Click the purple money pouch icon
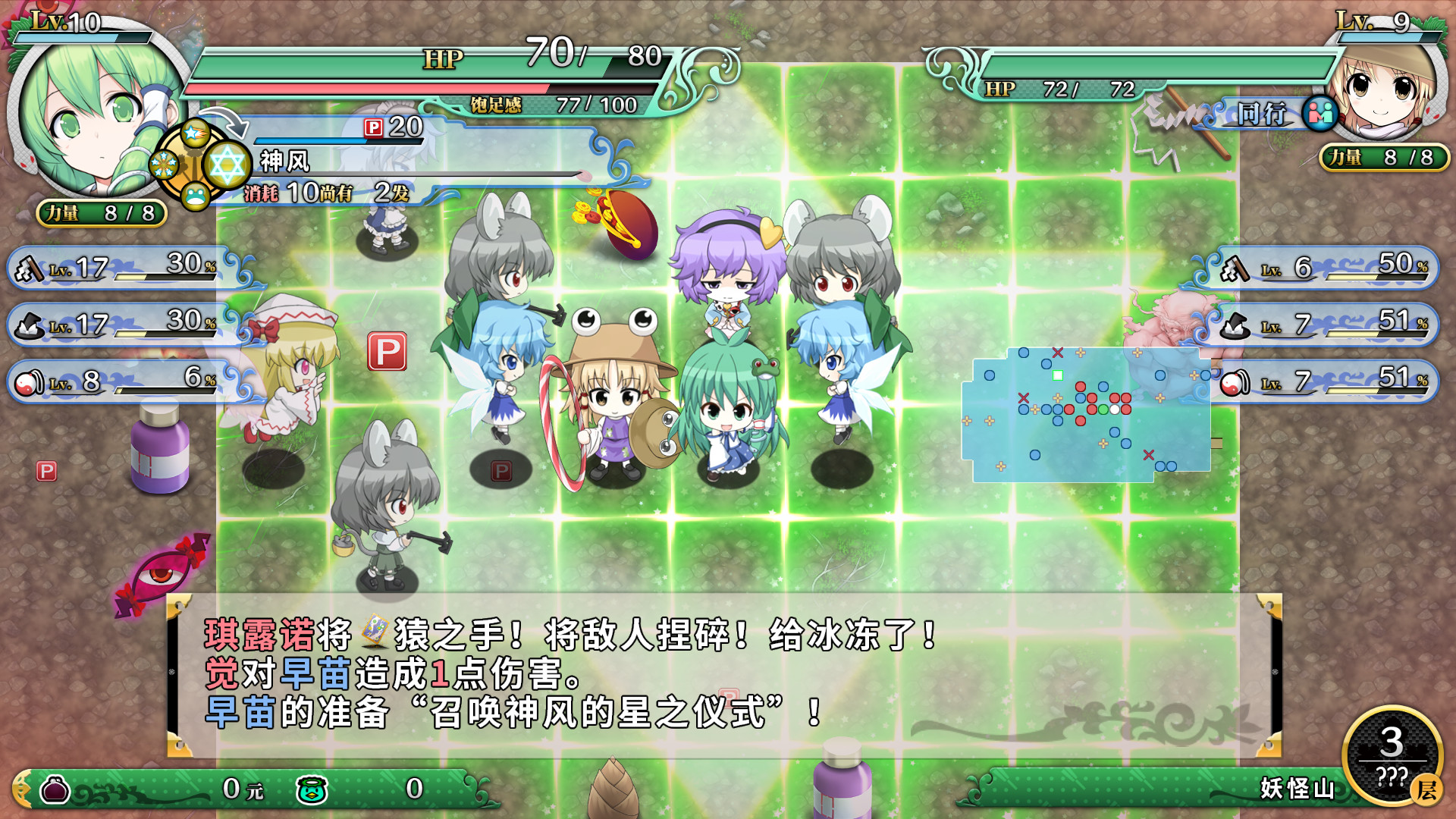This screenshot has height=819, width=1456. [55, 789]
